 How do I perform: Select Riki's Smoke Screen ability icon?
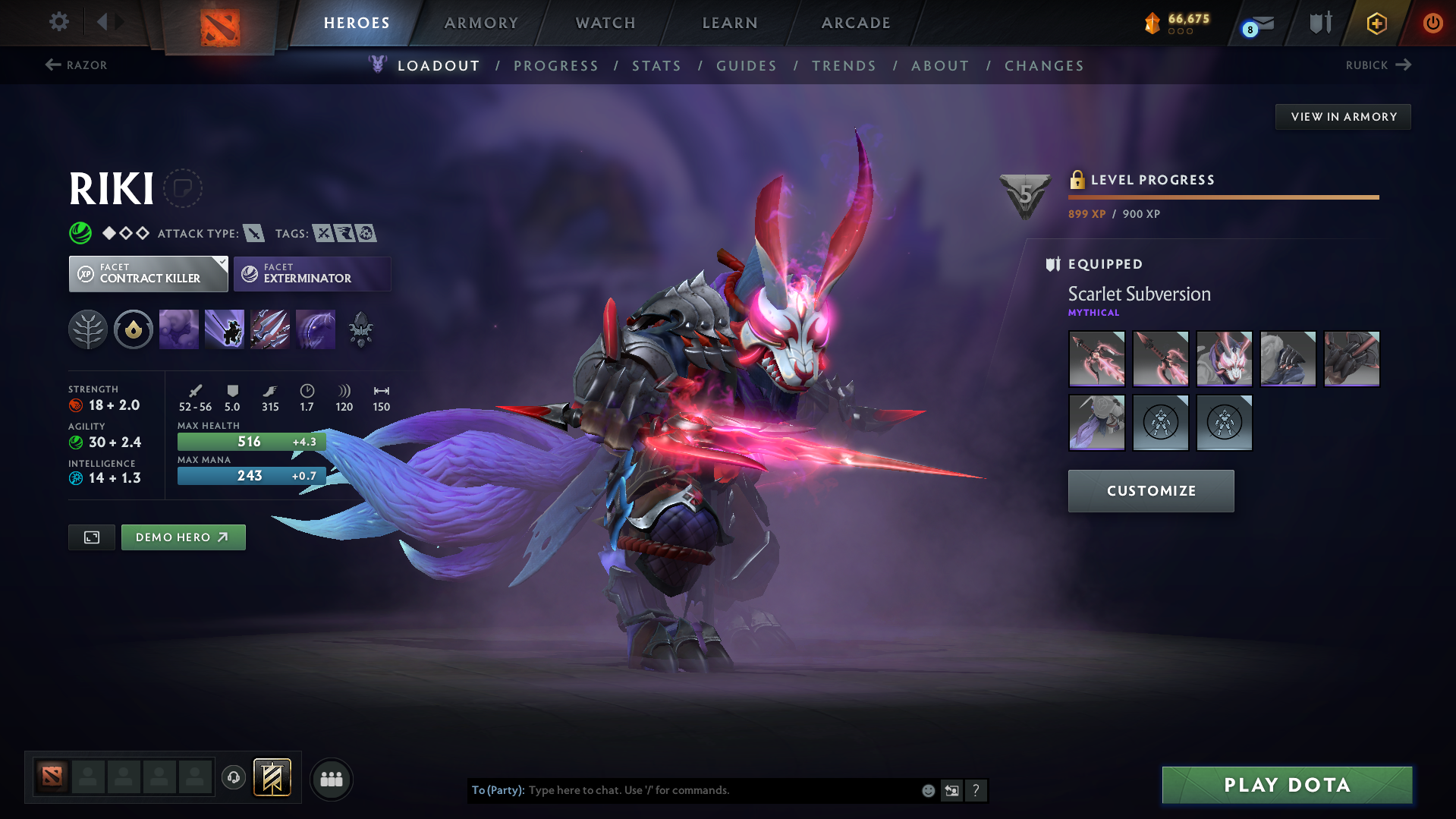(178, 329)
